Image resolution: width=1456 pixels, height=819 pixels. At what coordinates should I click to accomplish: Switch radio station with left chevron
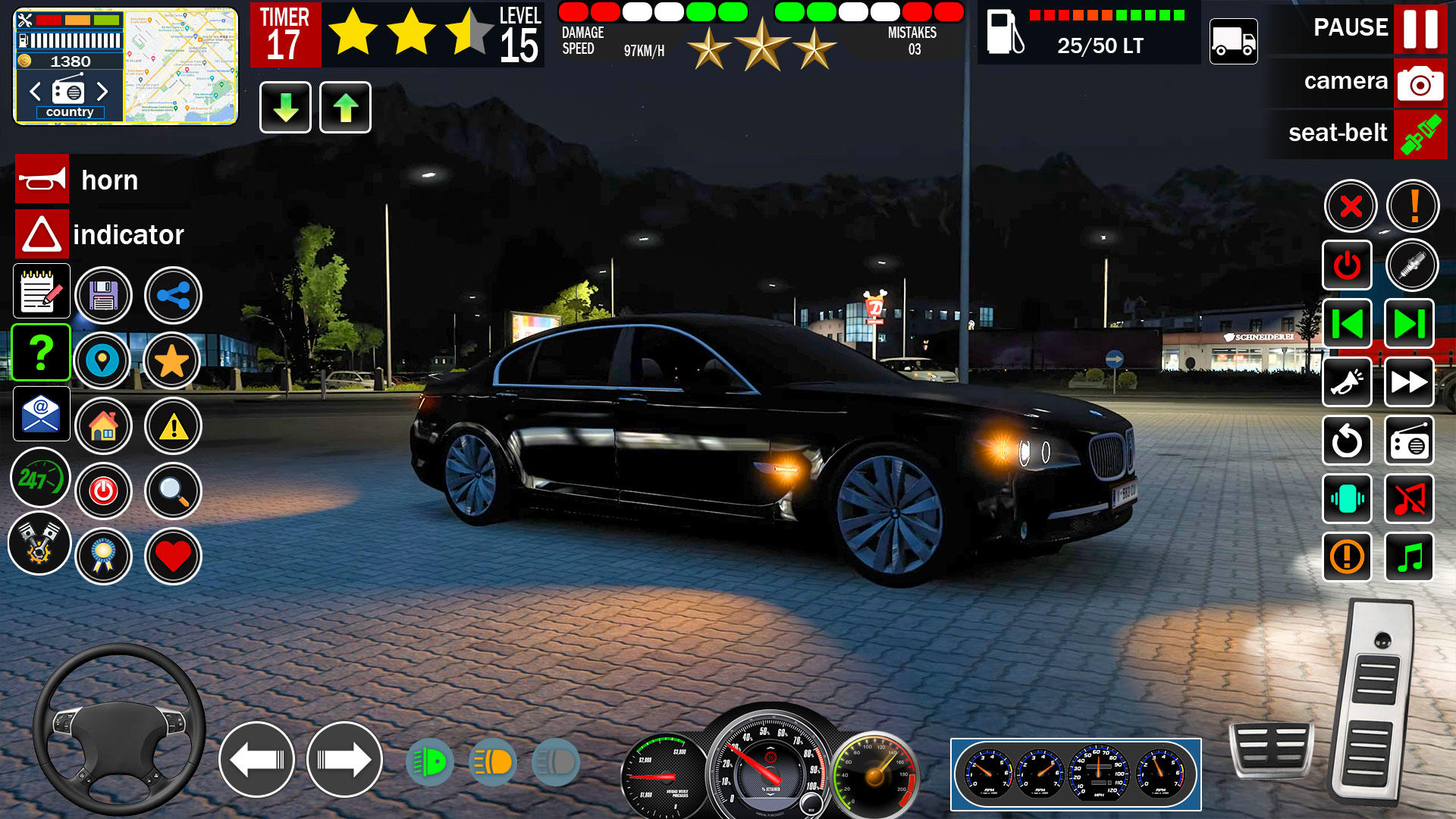click(x=33, y=91)
